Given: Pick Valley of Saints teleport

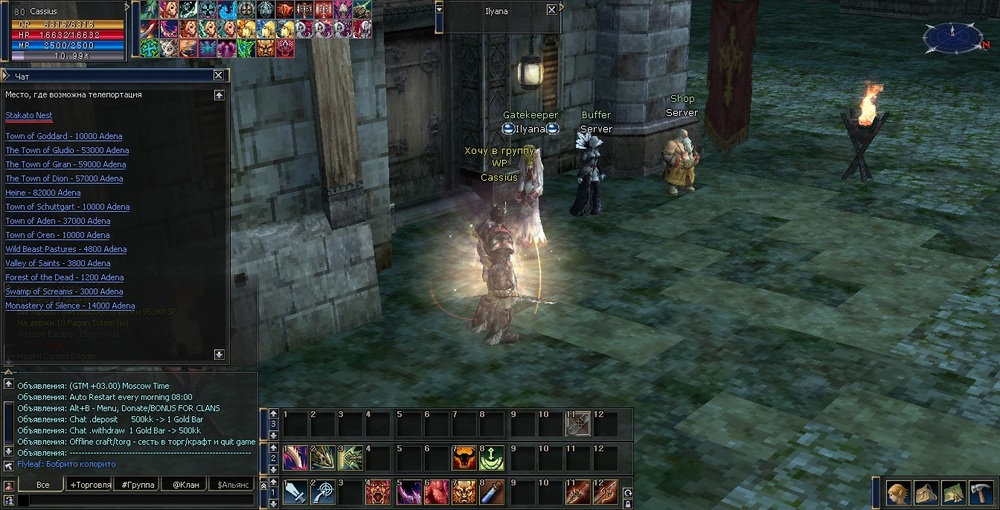Looking at the screenshot, I should click(57, 263).
